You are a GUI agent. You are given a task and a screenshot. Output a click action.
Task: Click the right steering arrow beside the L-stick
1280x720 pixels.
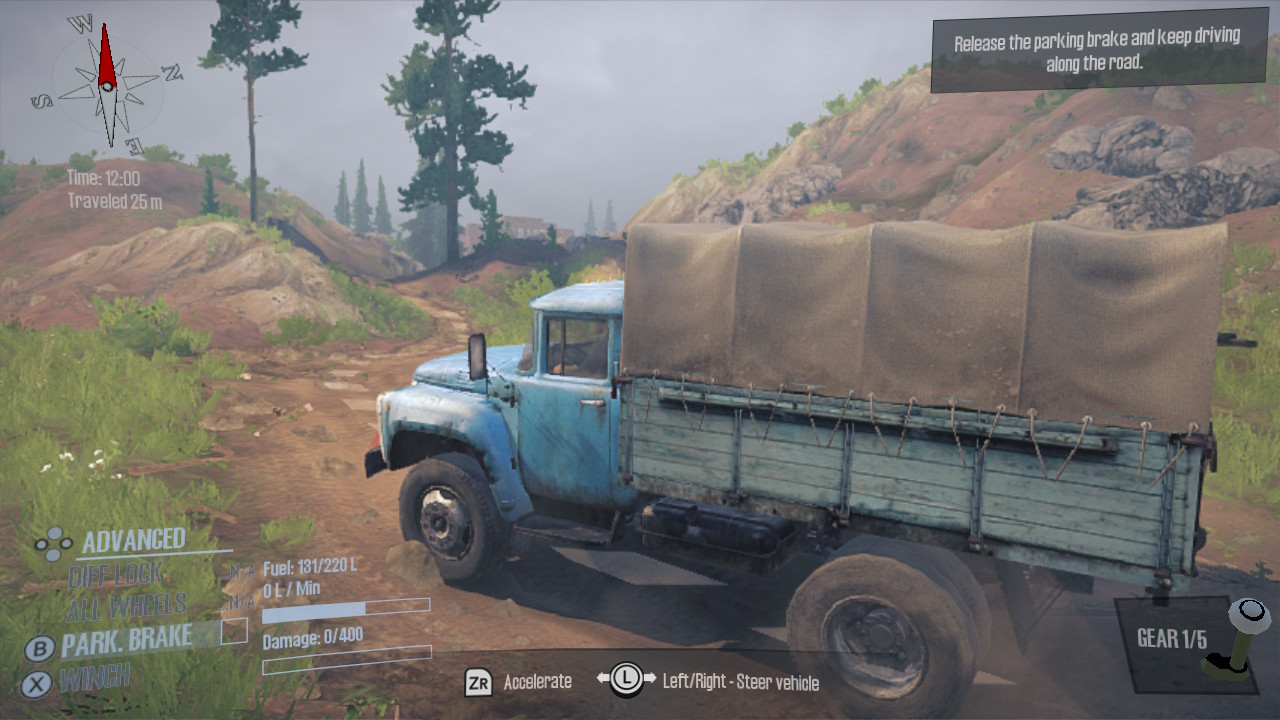pyautogui.click(x=650, y=677)
